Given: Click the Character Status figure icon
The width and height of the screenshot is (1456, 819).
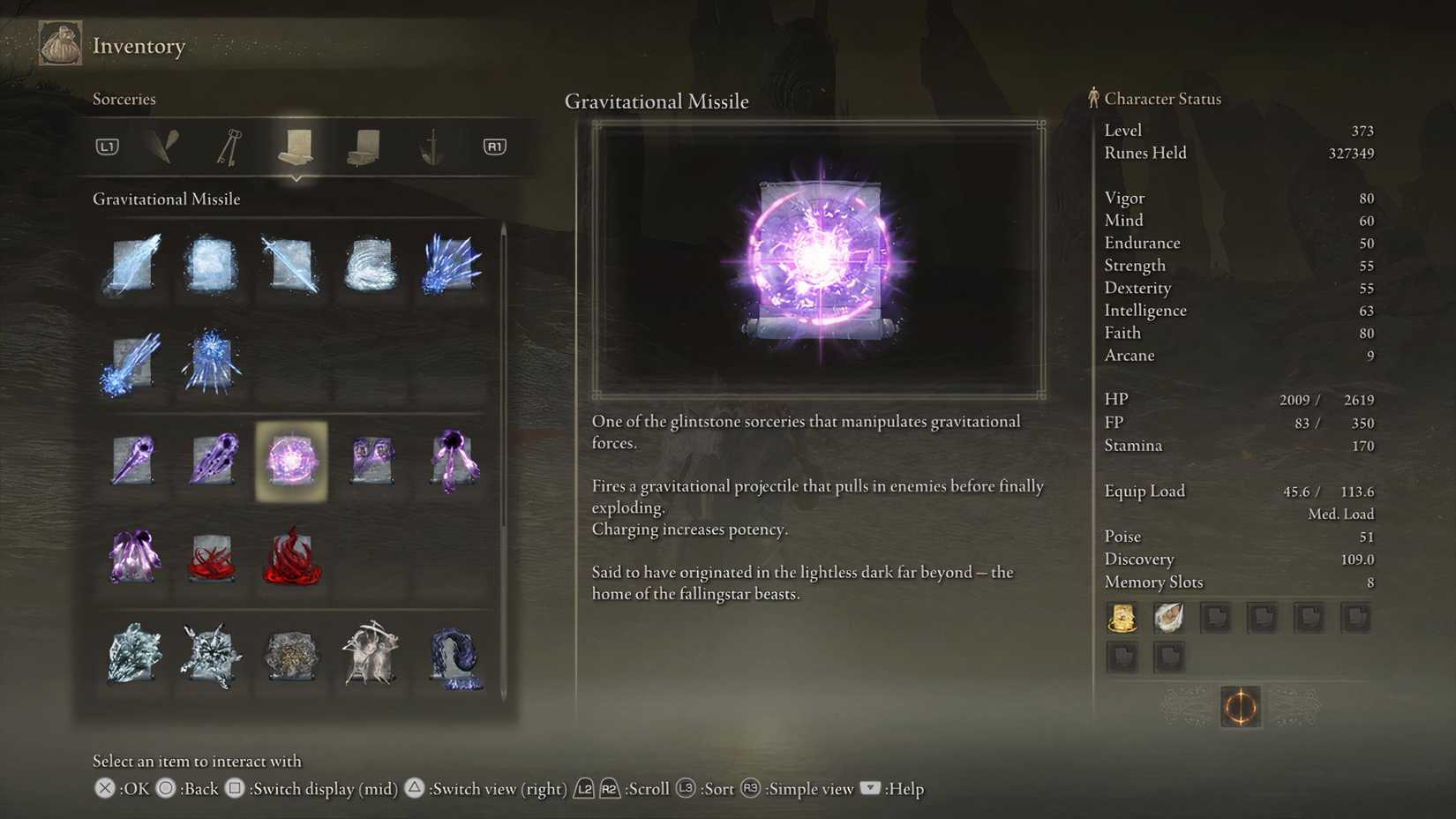Looking at the screenshot, I should pos(1093,98).
